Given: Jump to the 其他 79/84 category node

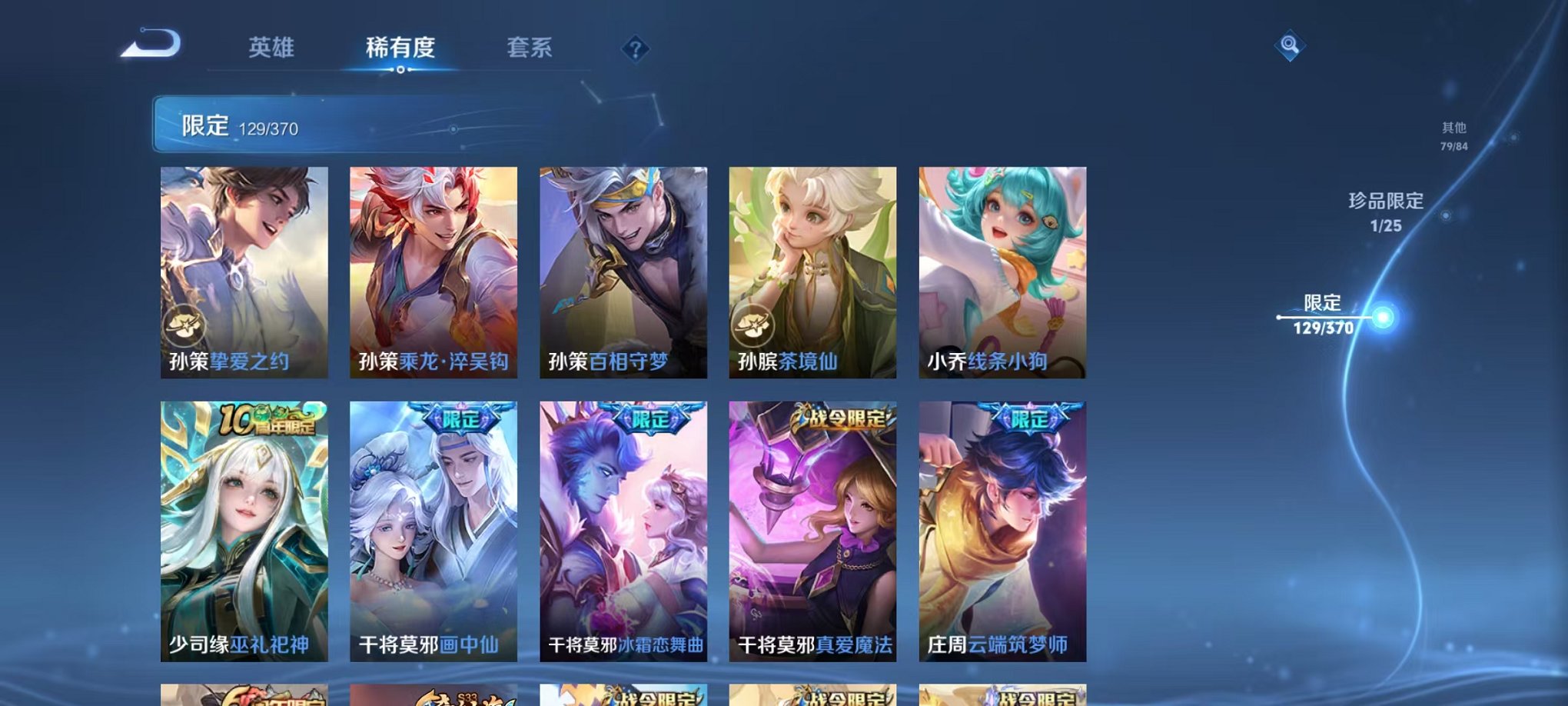Looking at the screenshot, I should [1453, 137].
